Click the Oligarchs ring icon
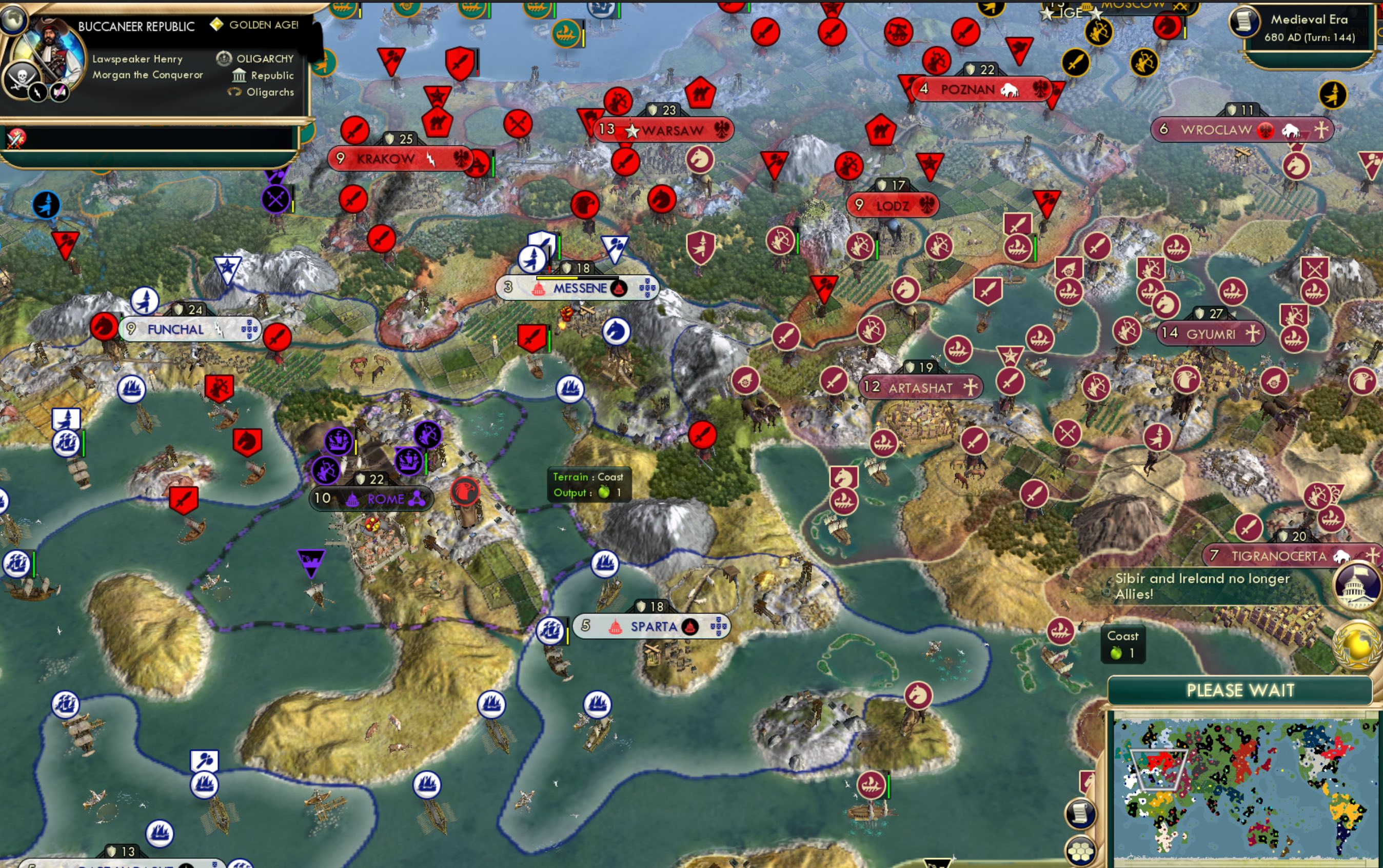Image resolution: width=1383 pixels, height=868 pixels. (x=234, y=92)
